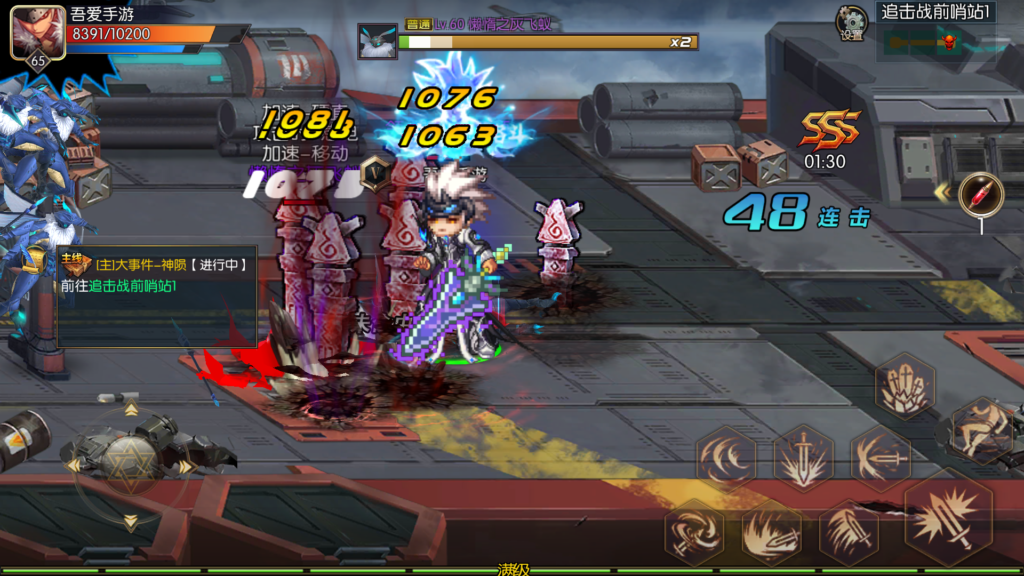Open the 设置 gear settings button
This screenshot has height=576, width=1024.
(852, 21)
